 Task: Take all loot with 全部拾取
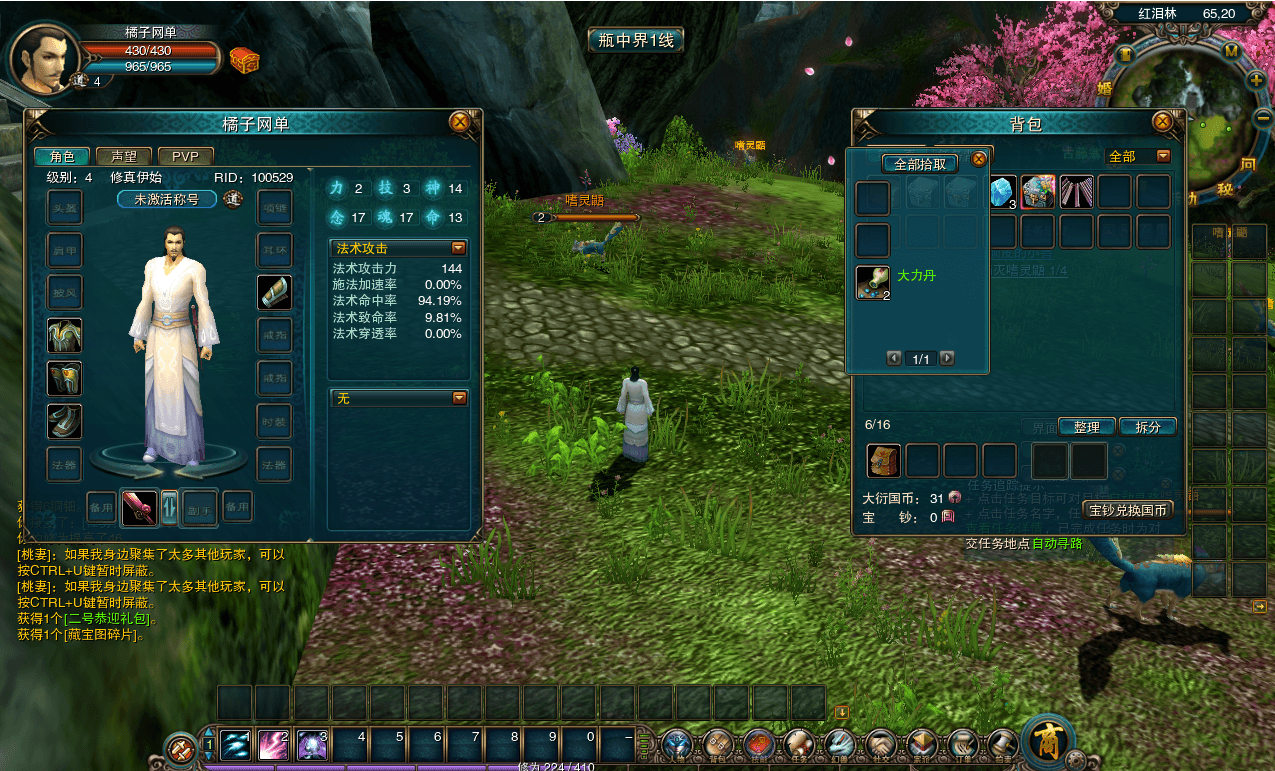click(x=919, y=164)
